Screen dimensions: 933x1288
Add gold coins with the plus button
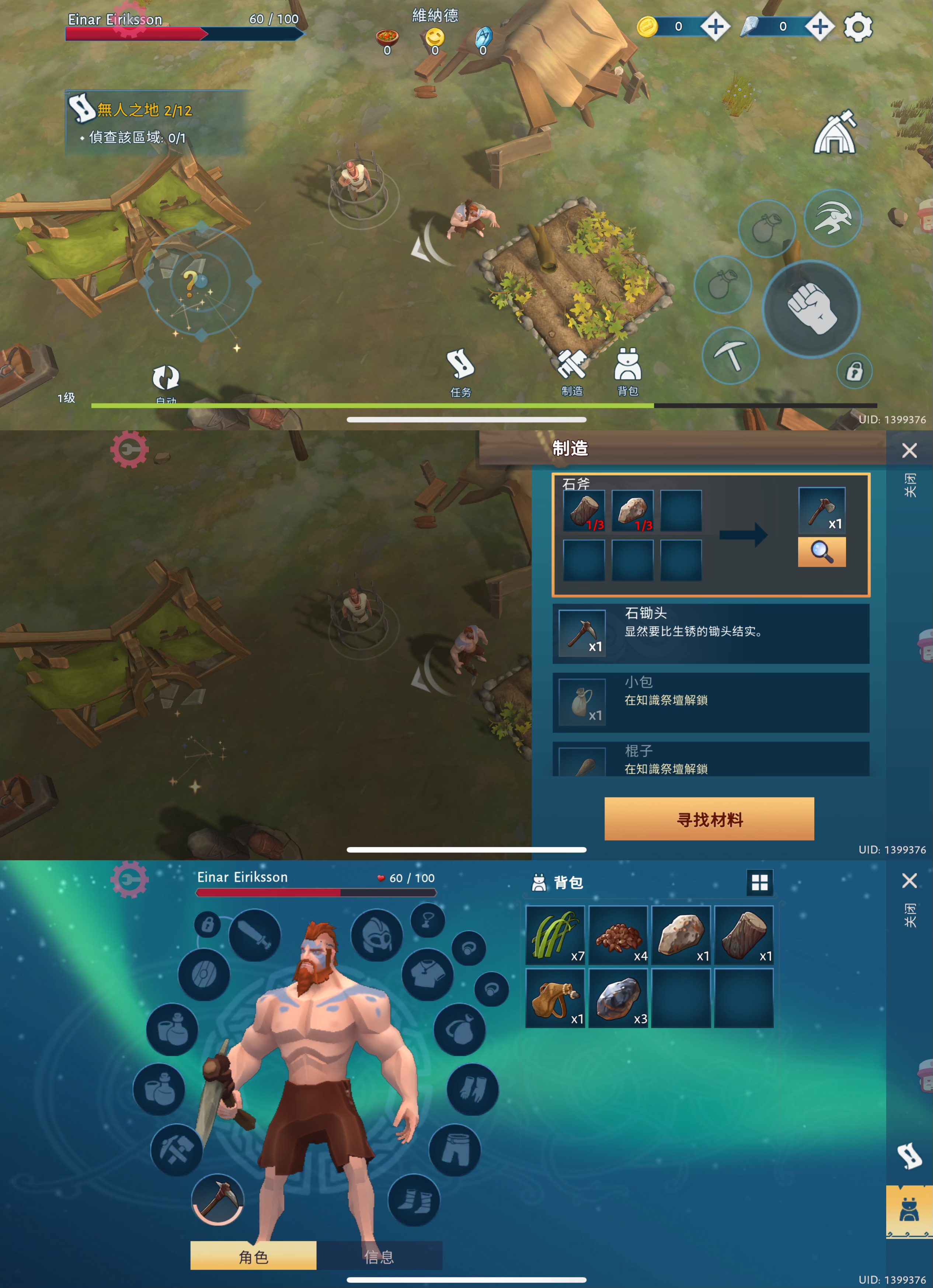[x=715, y=27]
